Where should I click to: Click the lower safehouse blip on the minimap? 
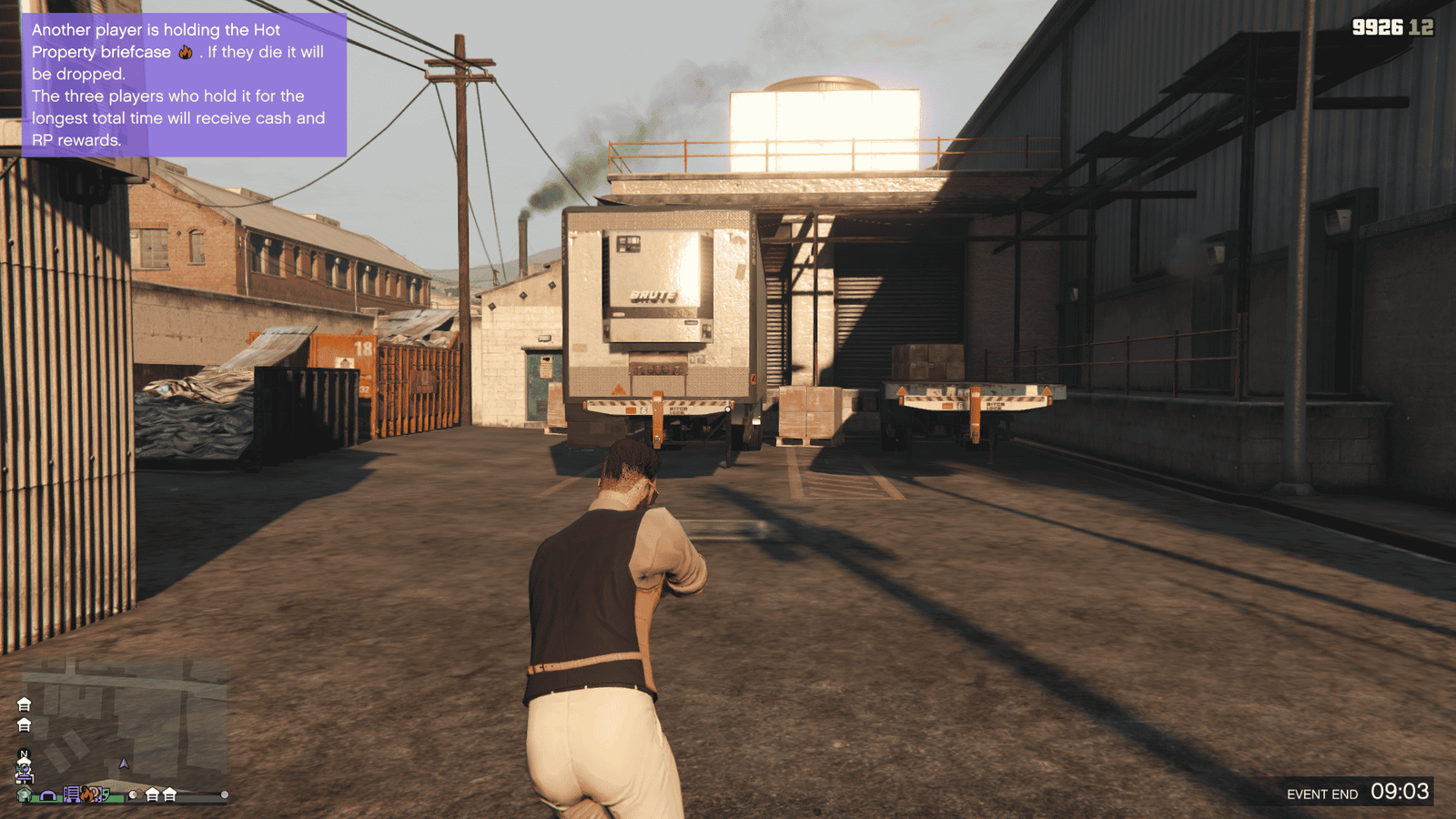(24, 725)
